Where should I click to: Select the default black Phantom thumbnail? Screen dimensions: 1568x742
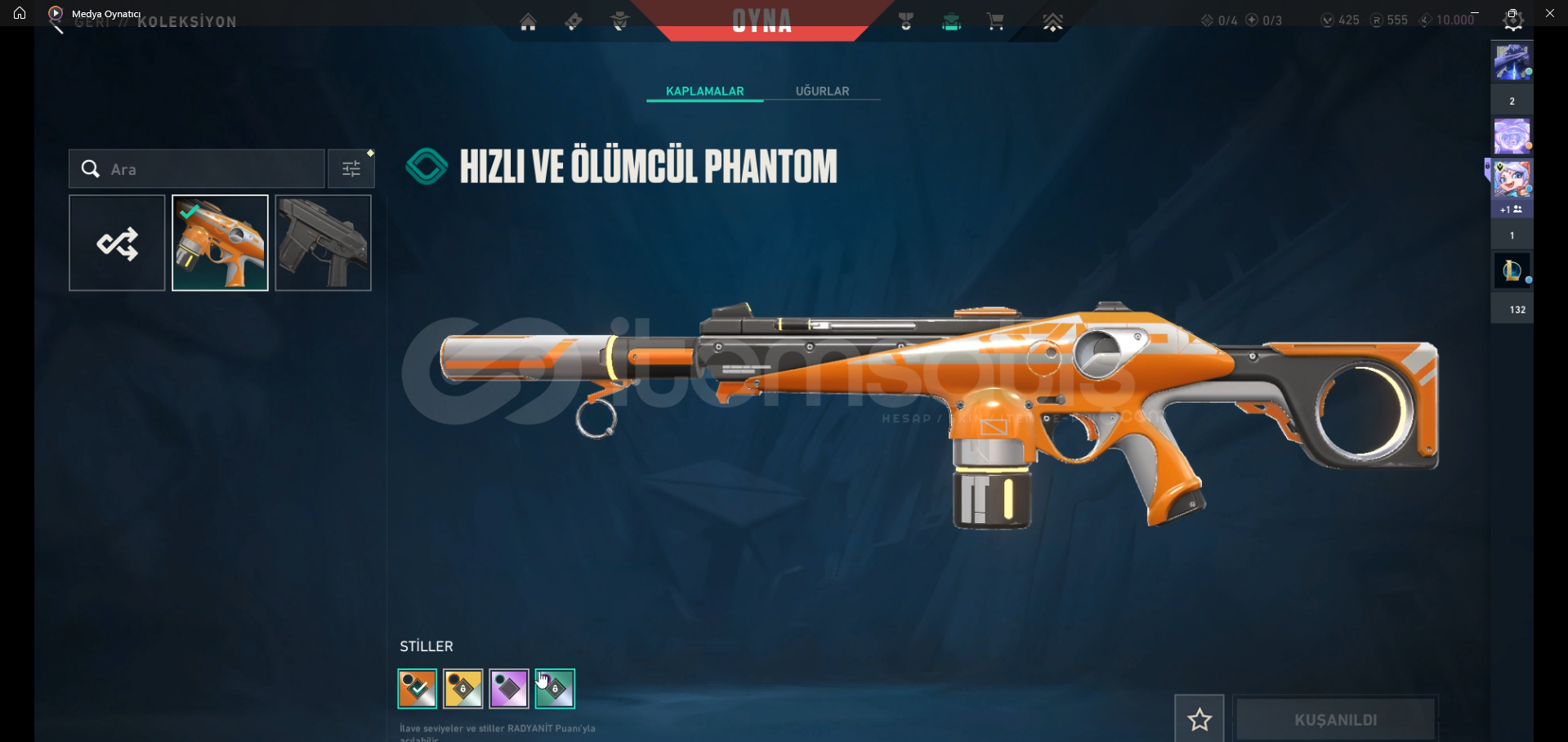[324, 243]
